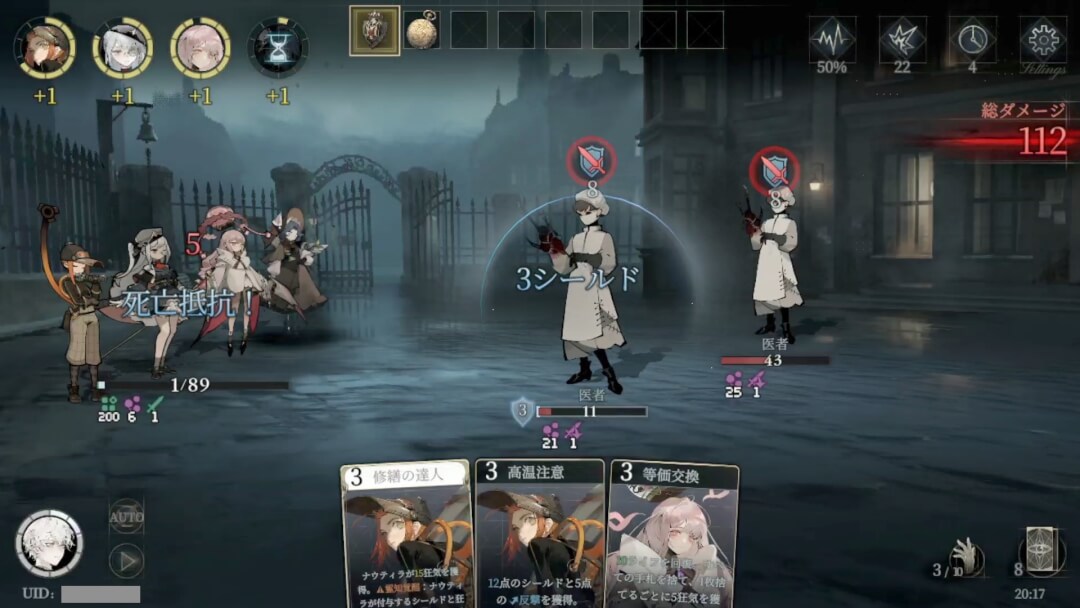Click the burst spark icon showing 22
The height and width of the screenshot is (608, 1080).
[x=902, y=39]
